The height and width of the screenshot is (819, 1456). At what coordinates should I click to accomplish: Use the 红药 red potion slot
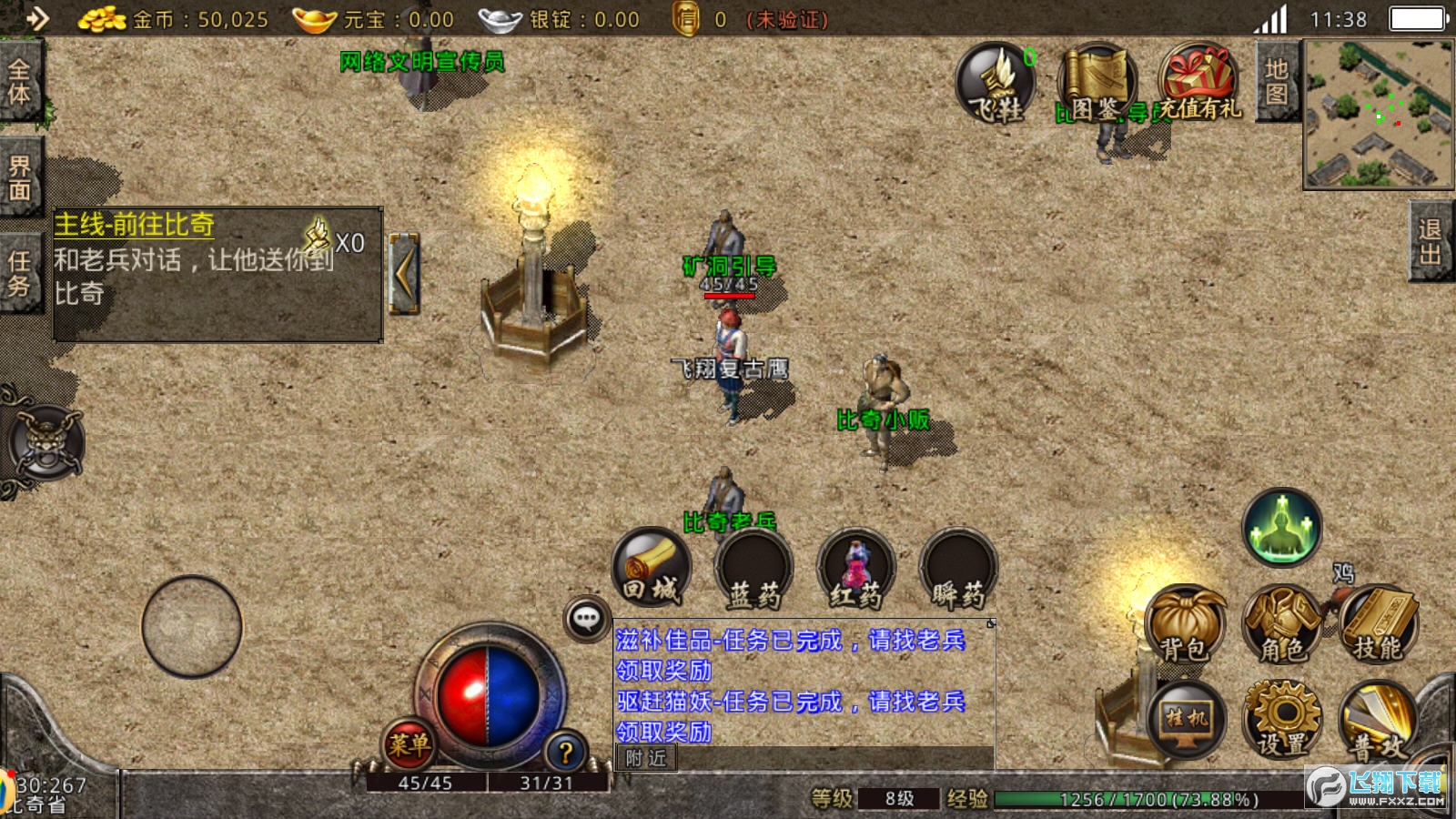click(855, 568)
